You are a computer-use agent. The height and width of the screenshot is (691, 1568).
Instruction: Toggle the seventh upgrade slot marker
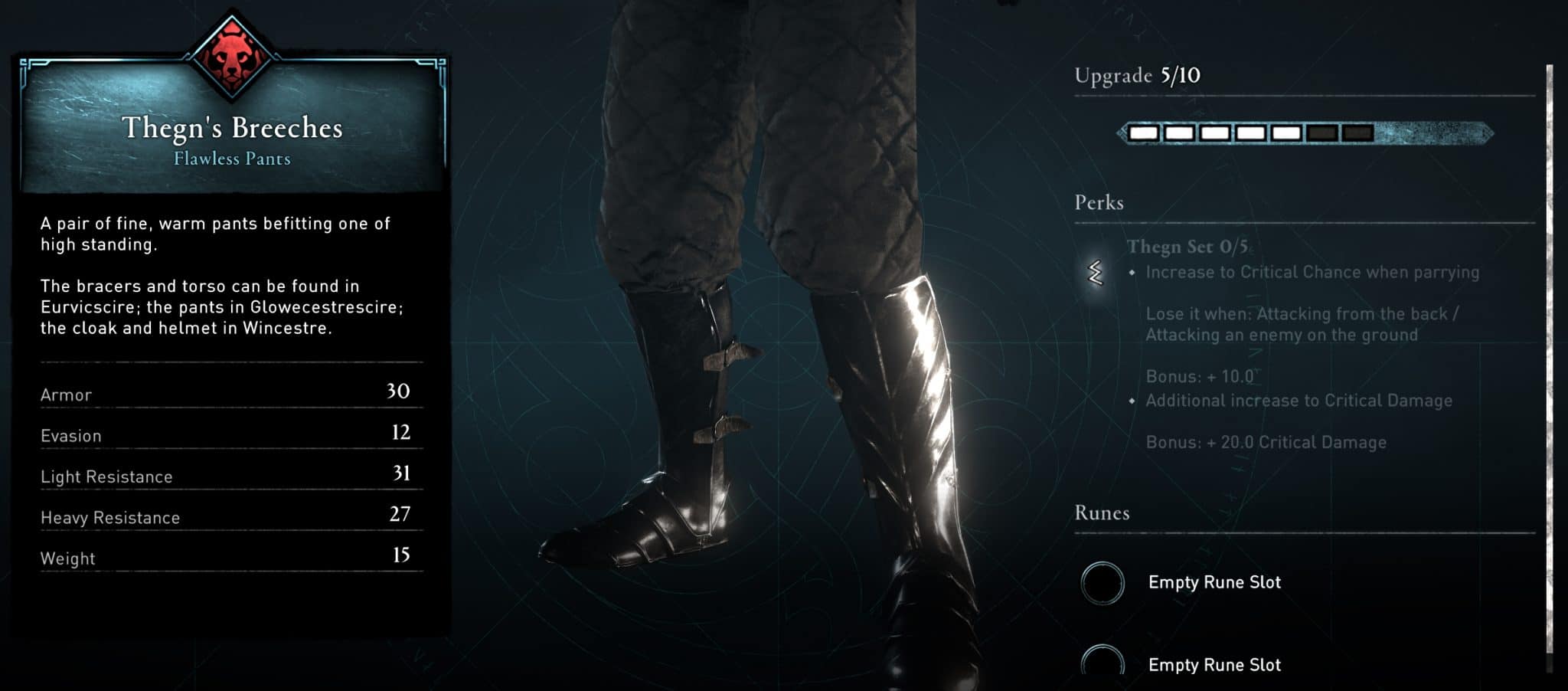[1358, 132]
